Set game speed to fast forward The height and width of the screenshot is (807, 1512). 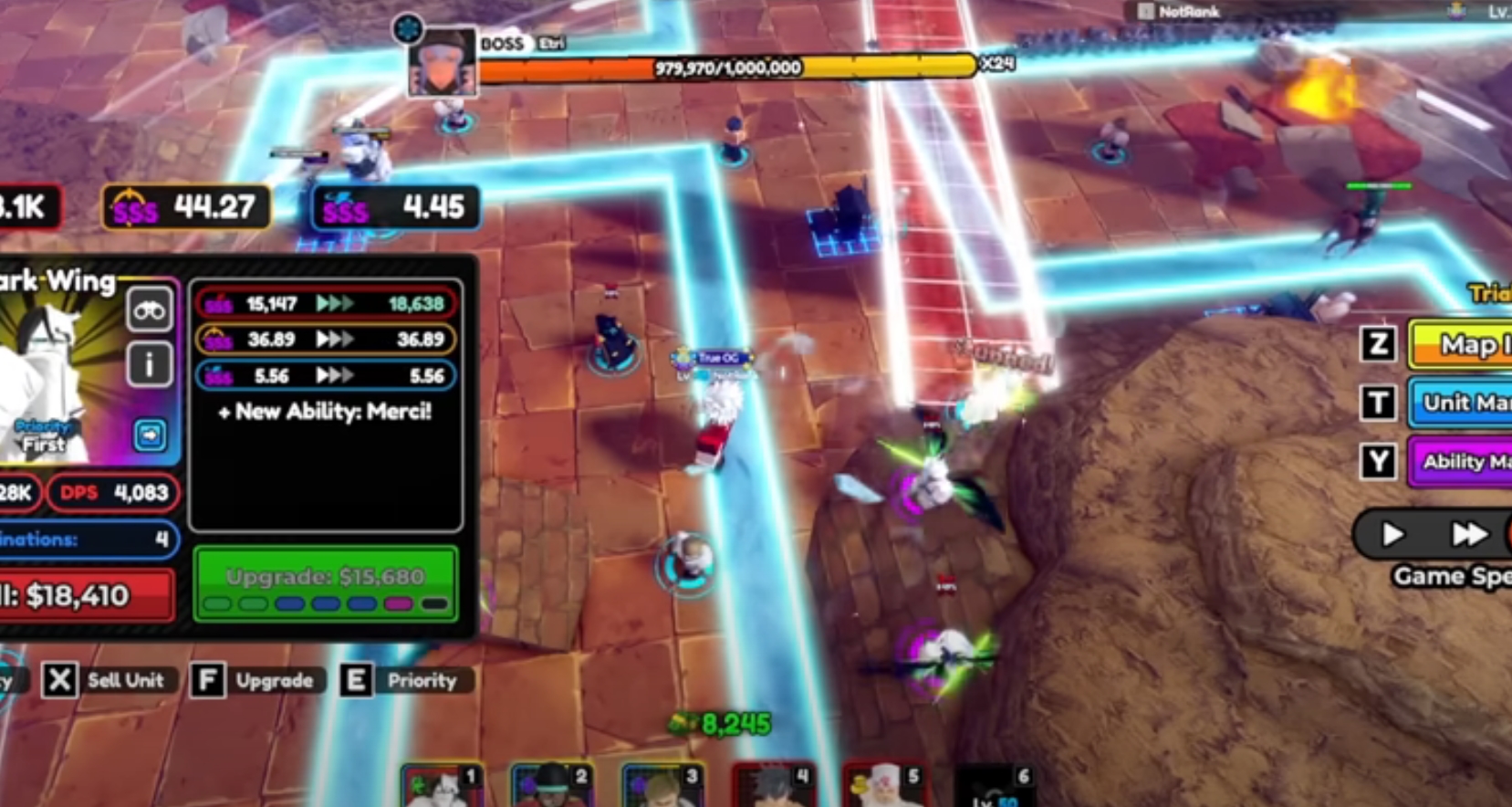[1468, 534]
